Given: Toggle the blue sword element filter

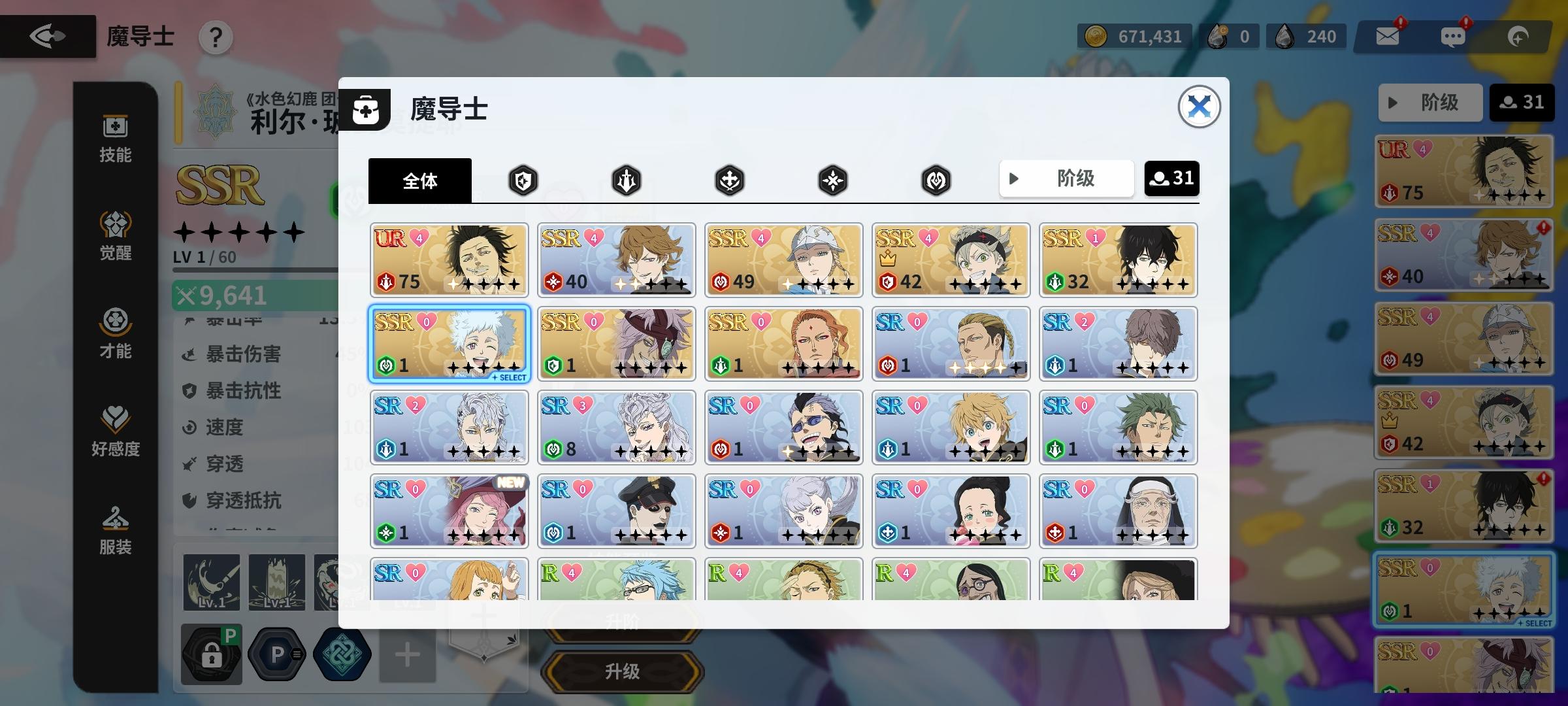Looking at the screenshot, I should 626,180.
